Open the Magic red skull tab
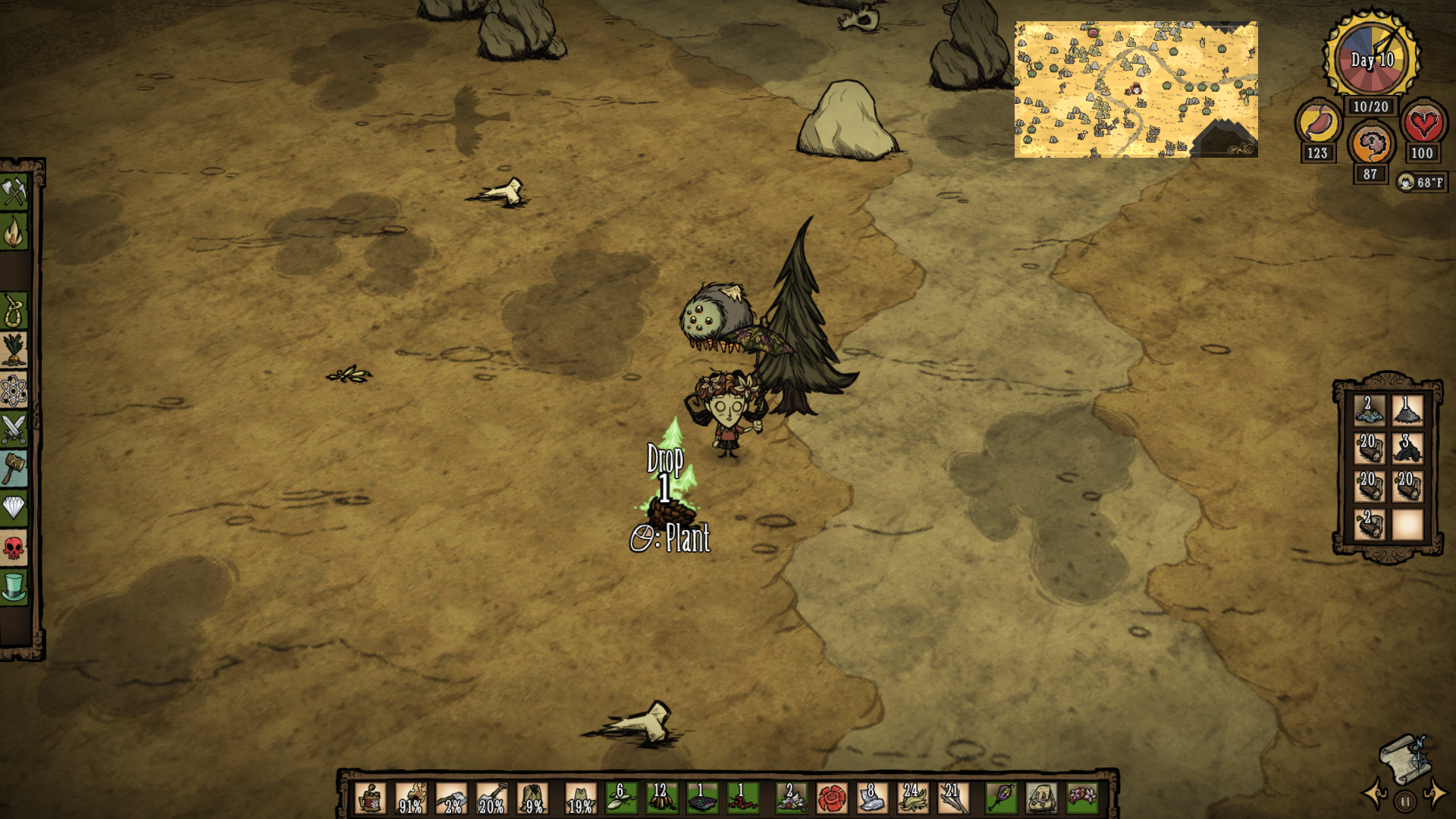Image resolution: width=1456 pixels, height=819 pixels. [x=14, y=547]
